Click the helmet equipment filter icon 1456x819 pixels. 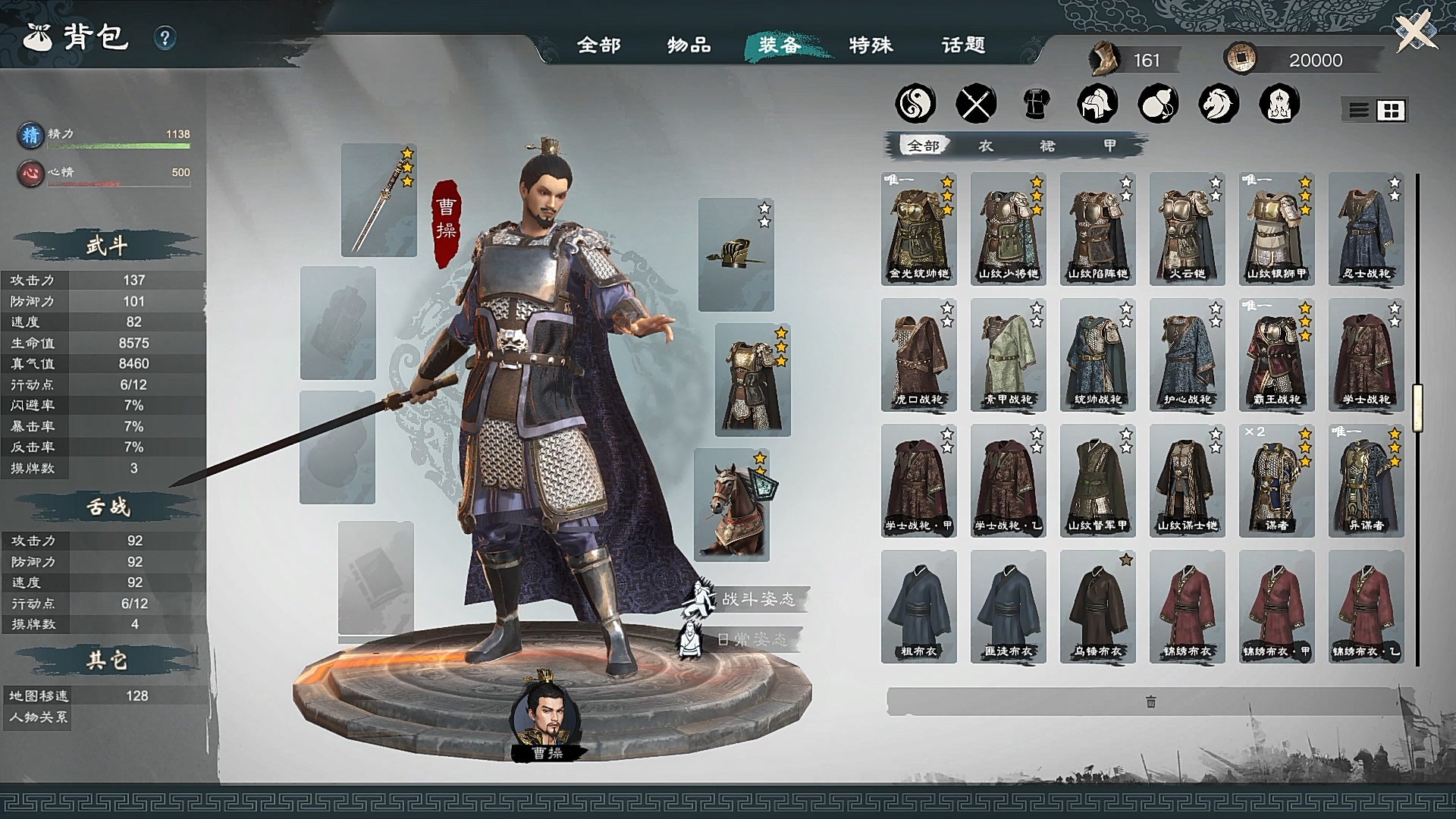pyautogui.click(x=1097, y=104)
